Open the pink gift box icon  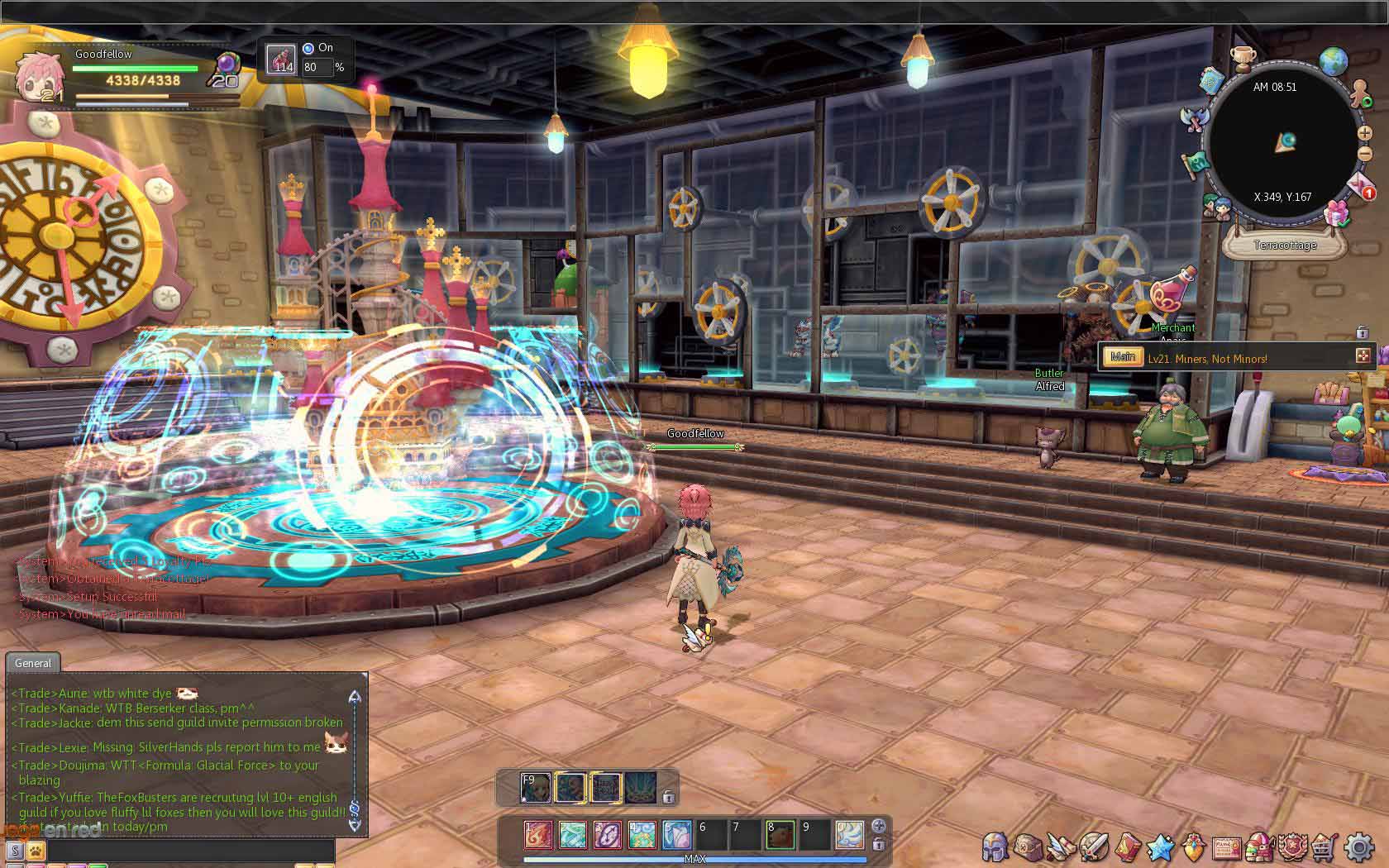[x=1336, y=215]
